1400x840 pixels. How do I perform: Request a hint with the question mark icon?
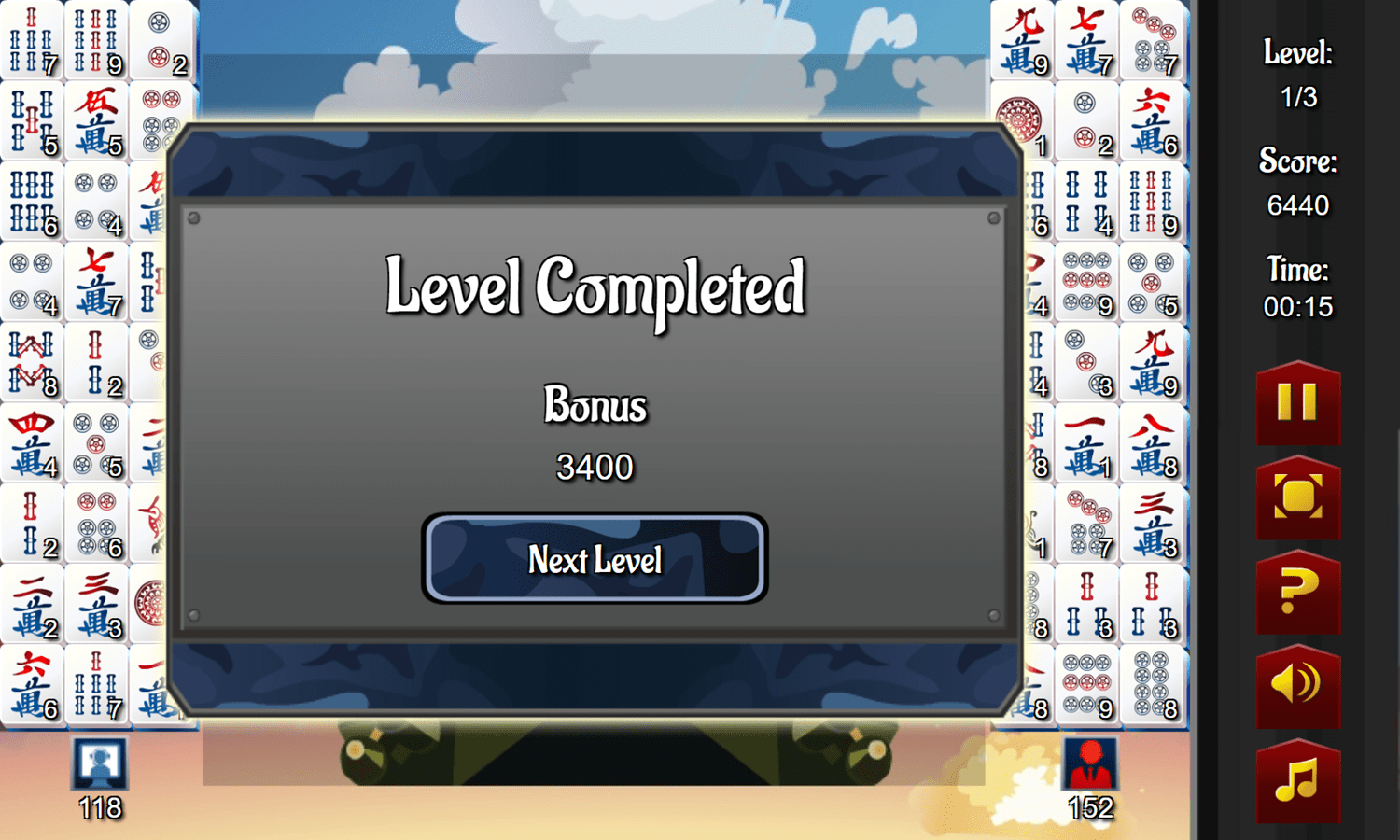pyautogui.click(x=1297, y=592)
